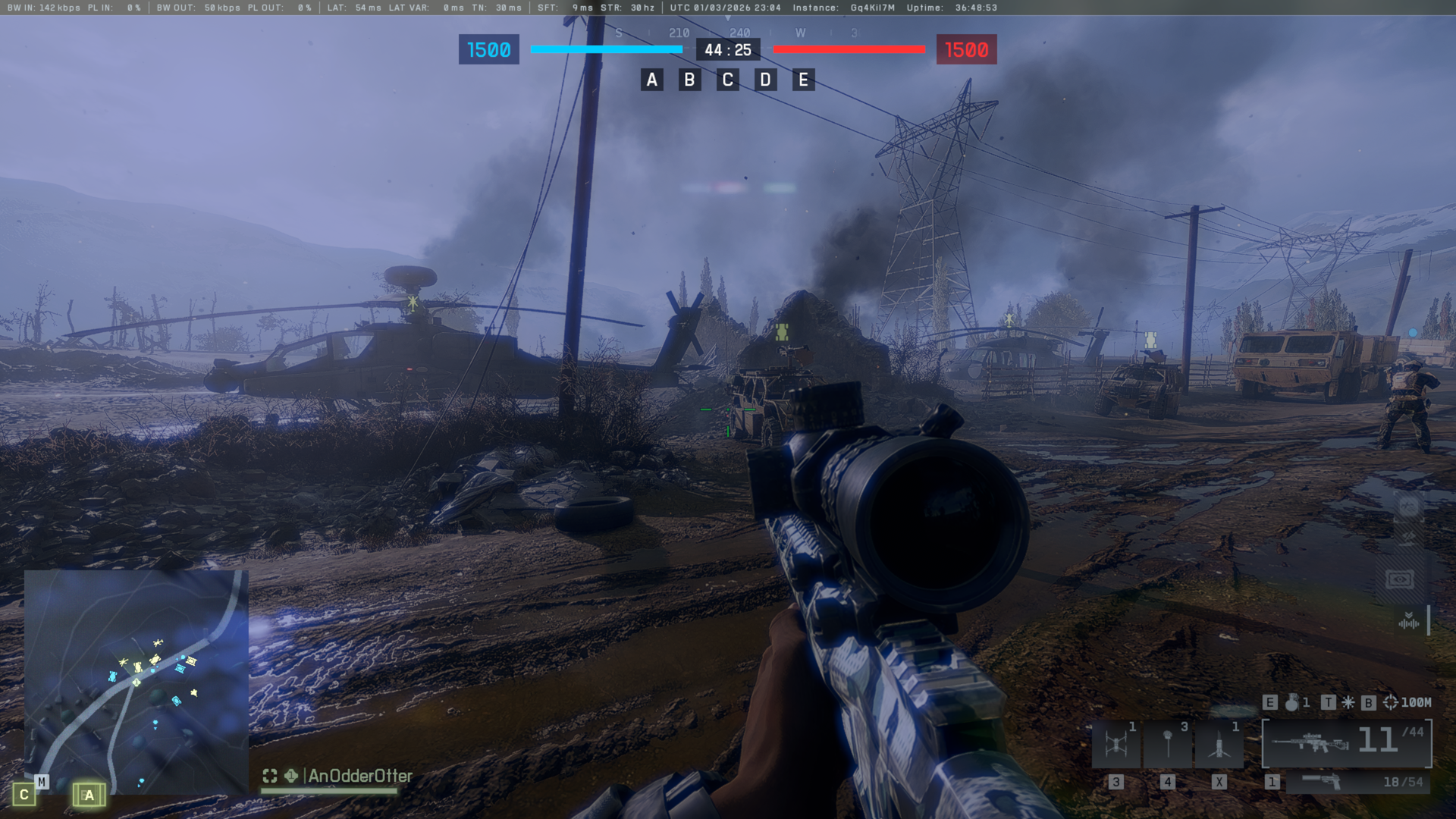
Task: Select the frag grenade icon
Action: click(x=1291, y=703)
